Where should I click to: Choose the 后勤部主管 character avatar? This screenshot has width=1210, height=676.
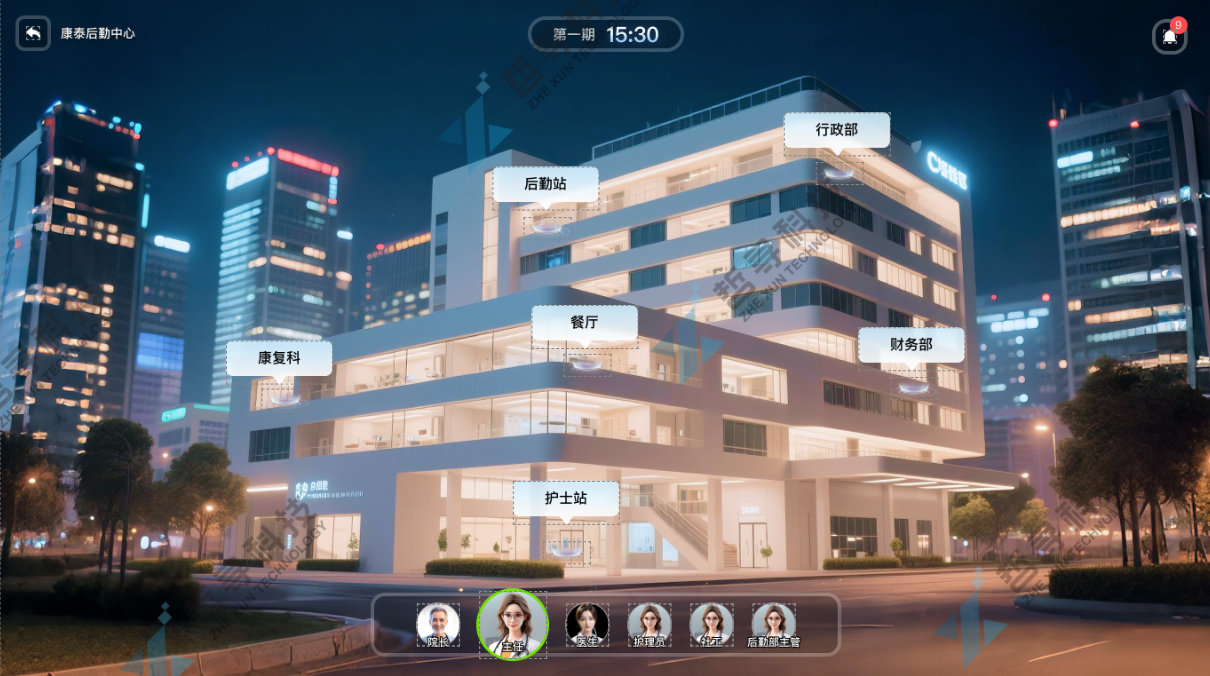773,624
